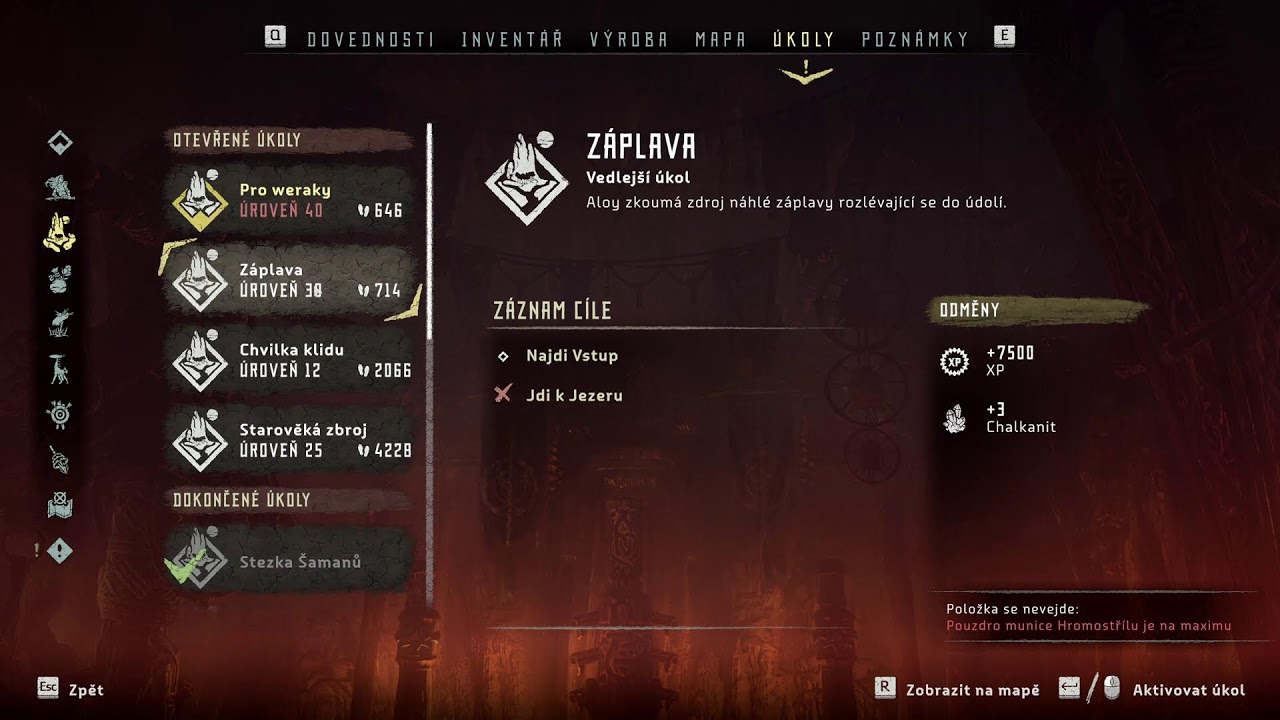Select the Pro weraky quest
Screen dimensions: 1280x720
[x=290, y=200]
